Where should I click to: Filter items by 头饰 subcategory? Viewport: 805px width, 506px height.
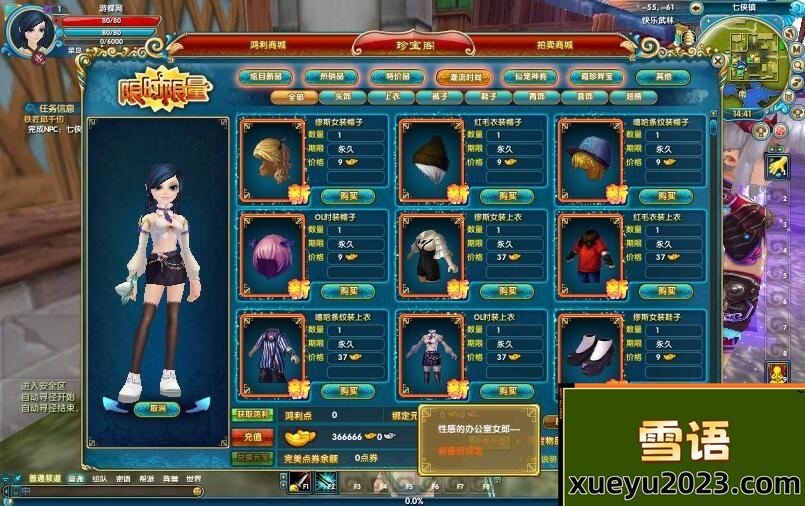342,97
